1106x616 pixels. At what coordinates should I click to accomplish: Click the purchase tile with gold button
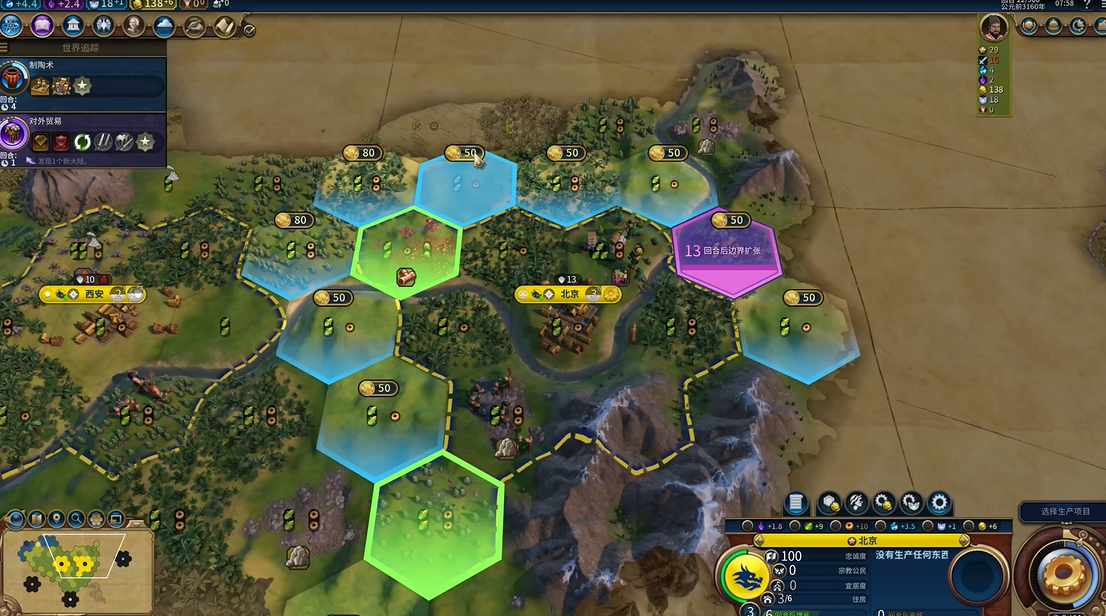829,502
